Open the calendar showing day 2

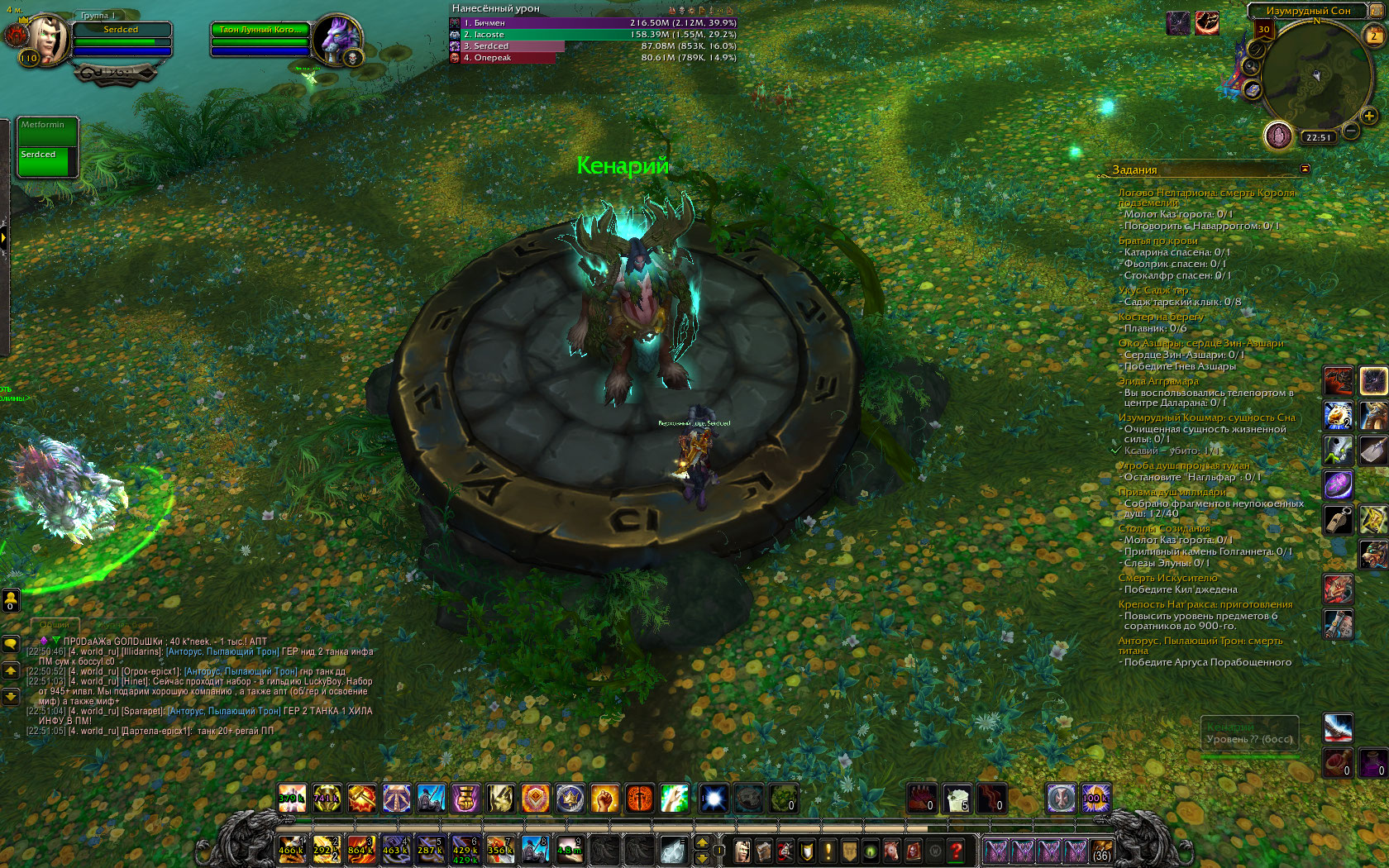tap(1374, 36)
